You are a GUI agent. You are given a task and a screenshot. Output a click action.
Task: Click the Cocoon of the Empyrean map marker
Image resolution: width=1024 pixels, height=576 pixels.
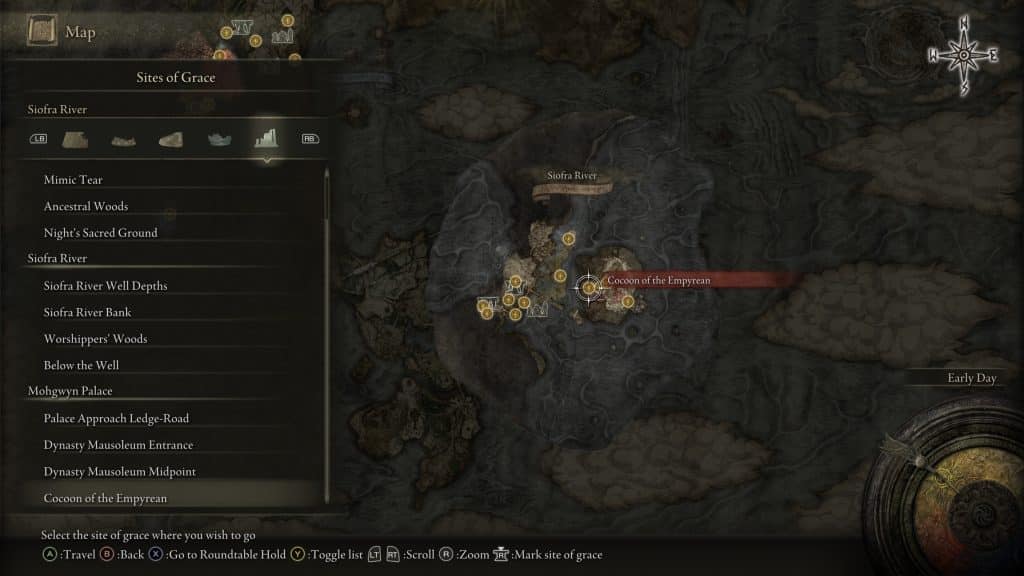pyautogui.click(x=589, y=288)
